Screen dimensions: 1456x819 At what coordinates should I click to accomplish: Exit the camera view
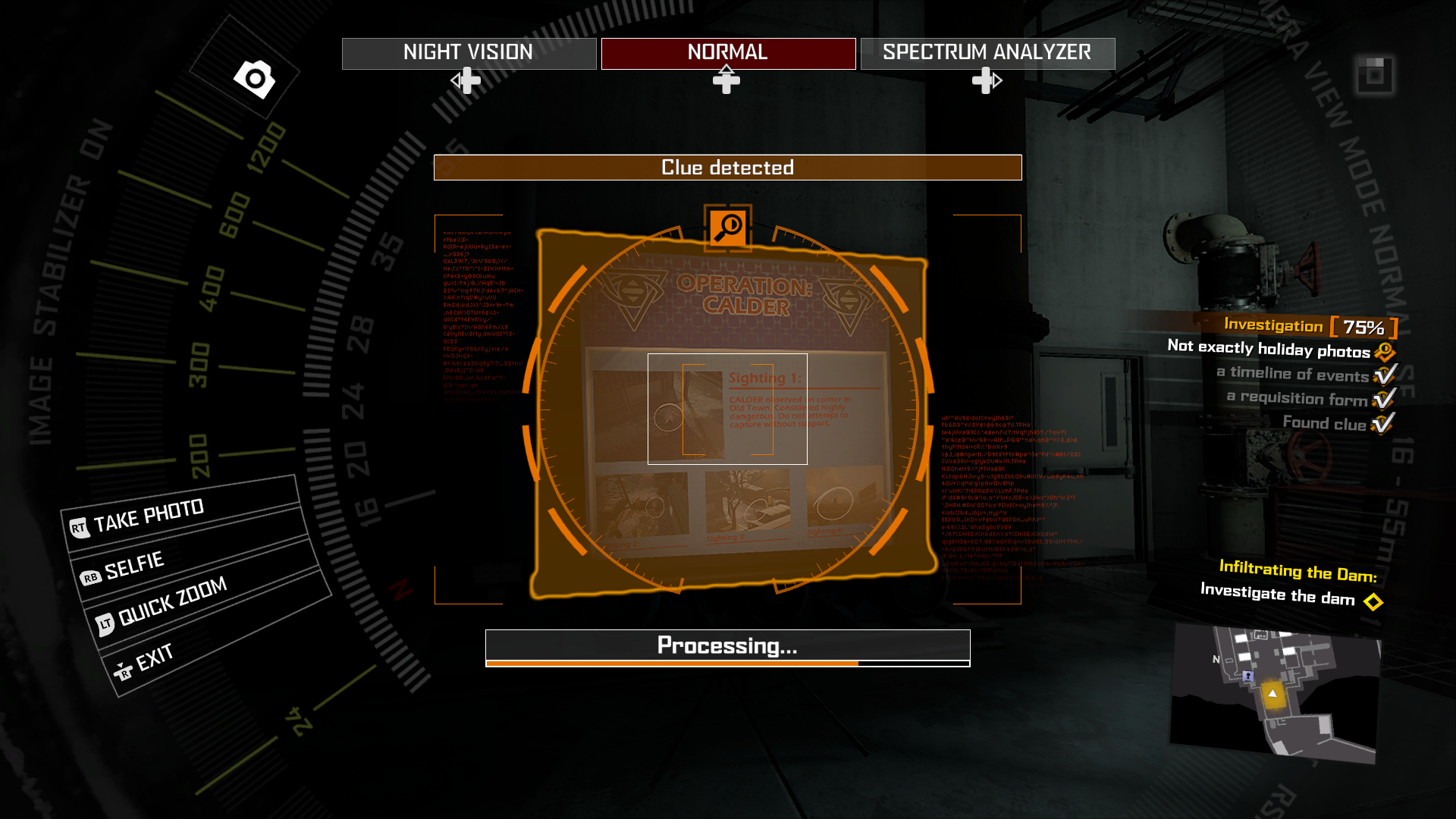[154, 658]
